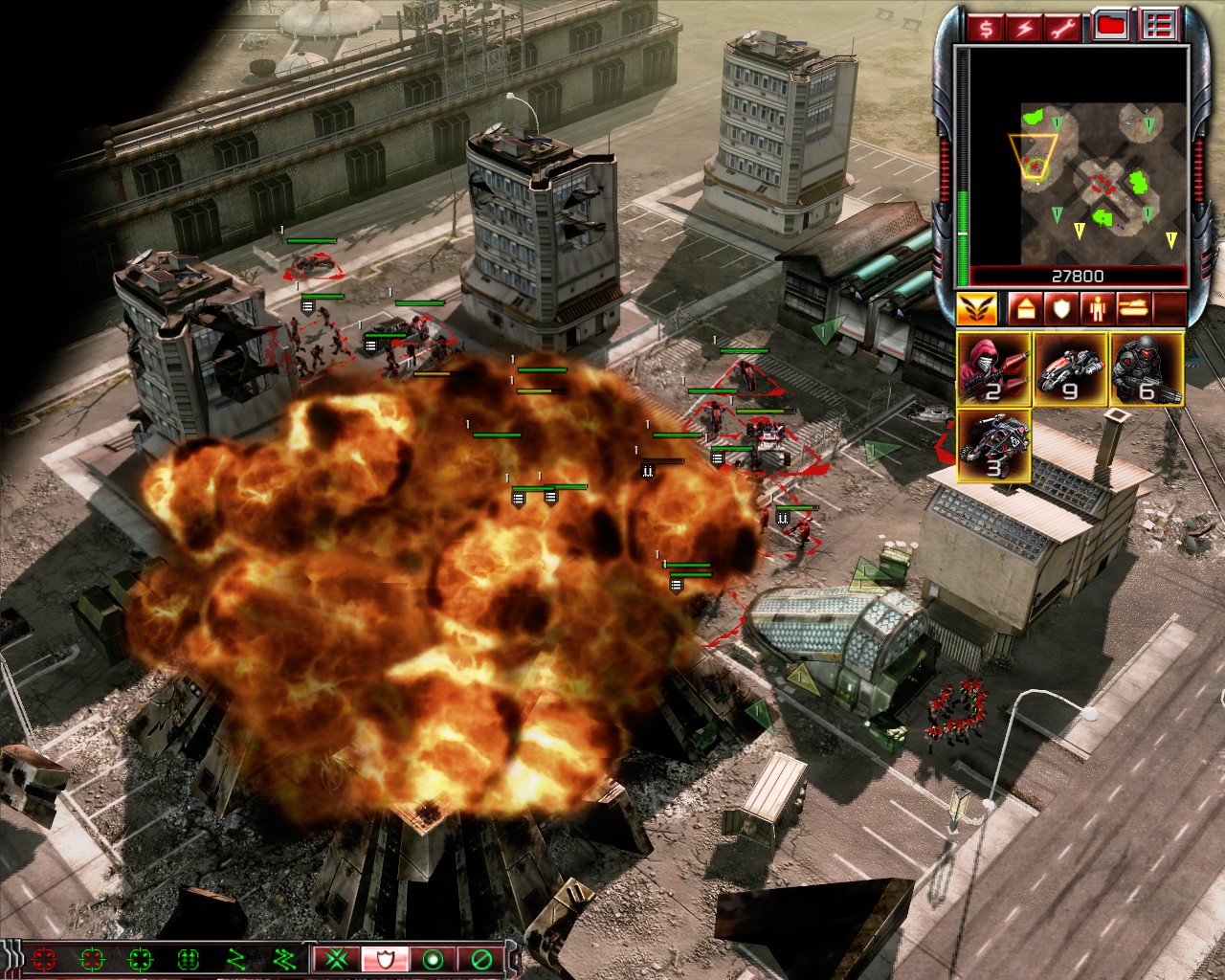Set the crossed-arrows aggressive stance
This screenshot has width=1225, height=980.
click(x=337, y=958)
